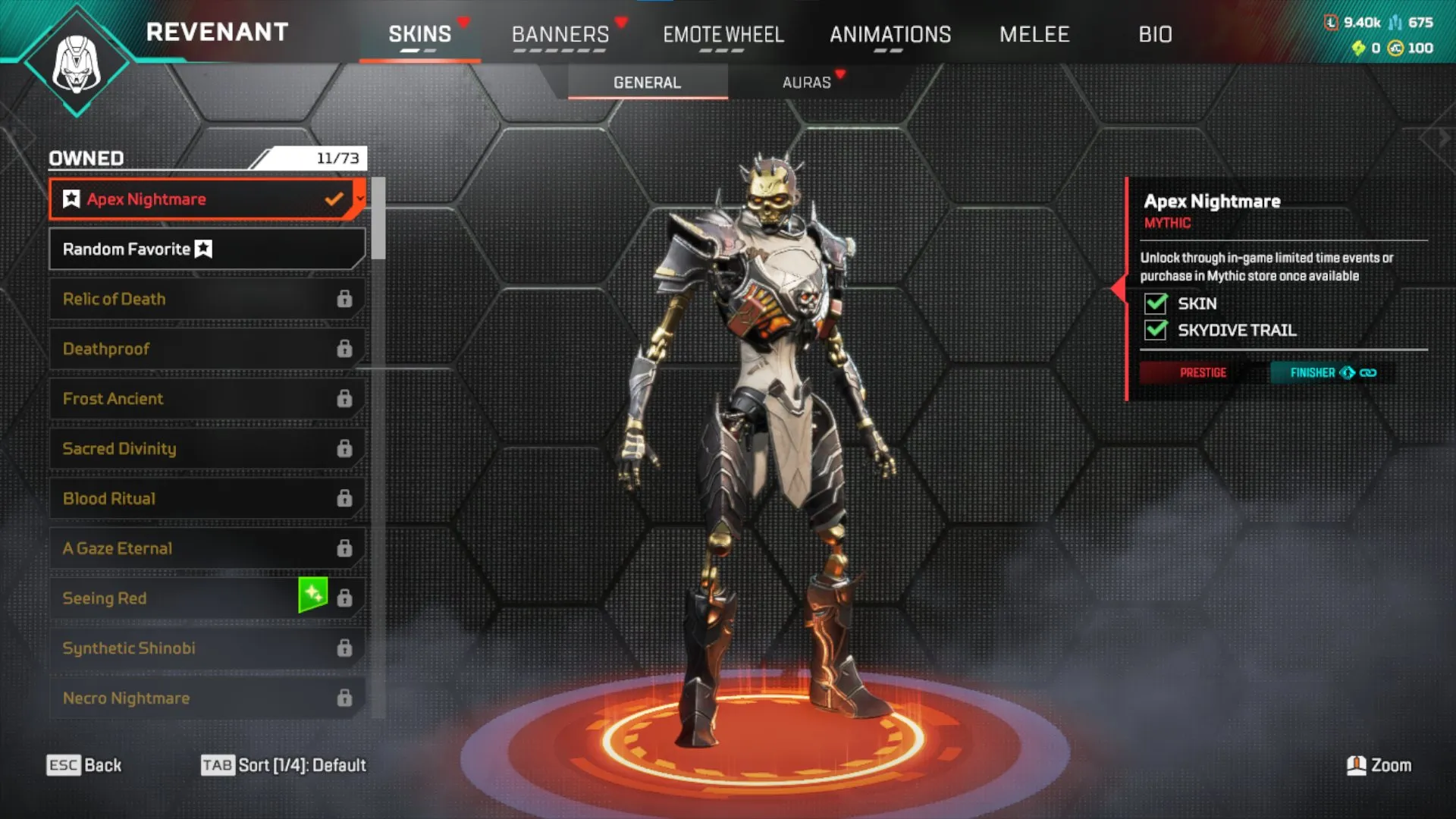This screenshot has width=1456, height=819.
Task: Open the BANNERS menu item
Action: coord(560,34)
